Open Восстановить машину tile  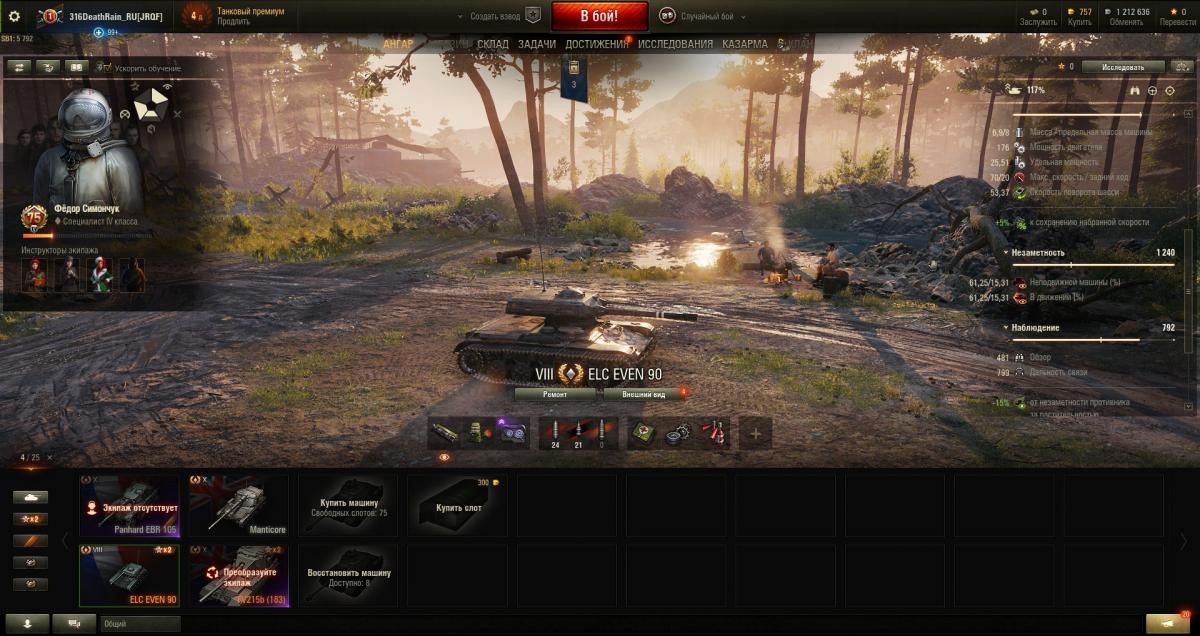coord(347,575)
